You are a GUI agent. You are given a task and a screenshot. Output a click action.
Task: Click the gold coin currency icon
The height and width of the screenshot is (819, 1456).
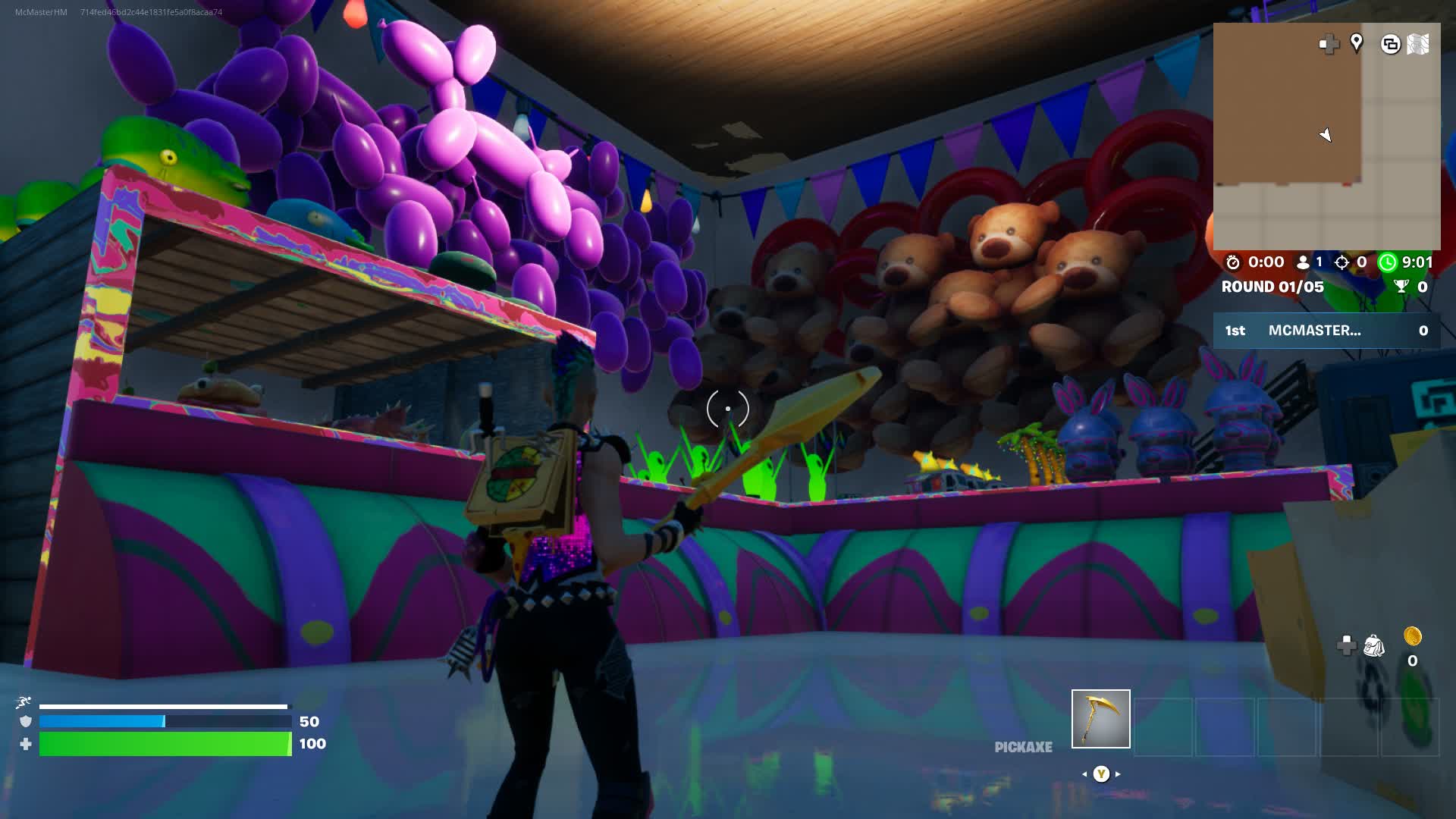[x=1412, y=635]
